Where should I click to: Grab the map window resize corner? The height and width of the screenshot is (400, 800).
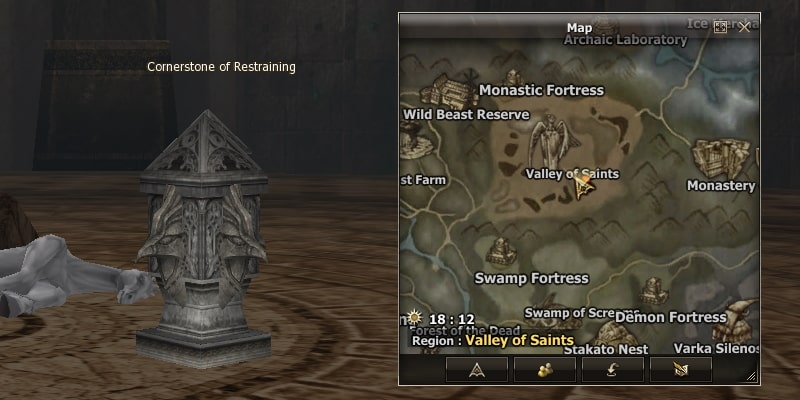click(752, 376)
